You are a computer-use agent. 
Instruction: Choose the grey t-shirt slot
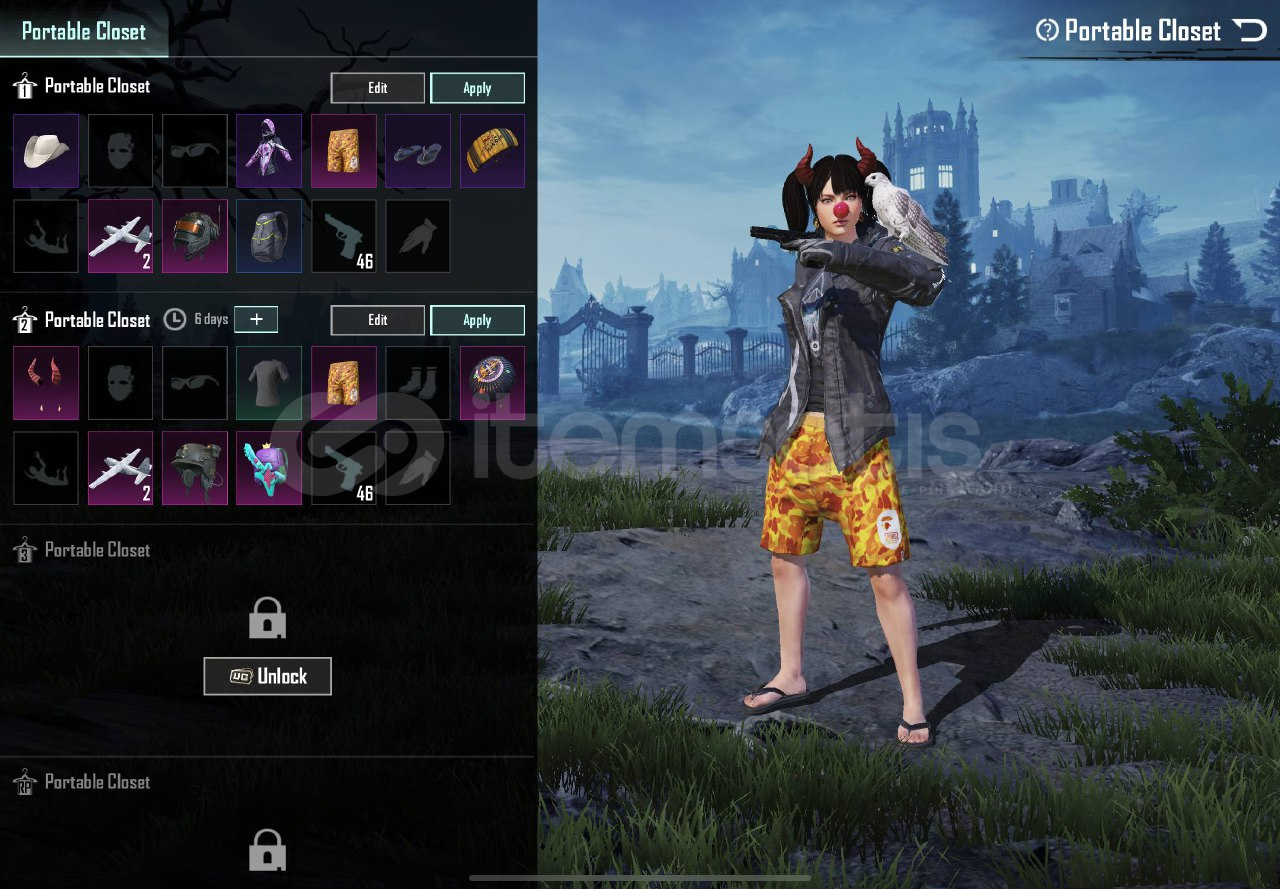coord(269,383)
